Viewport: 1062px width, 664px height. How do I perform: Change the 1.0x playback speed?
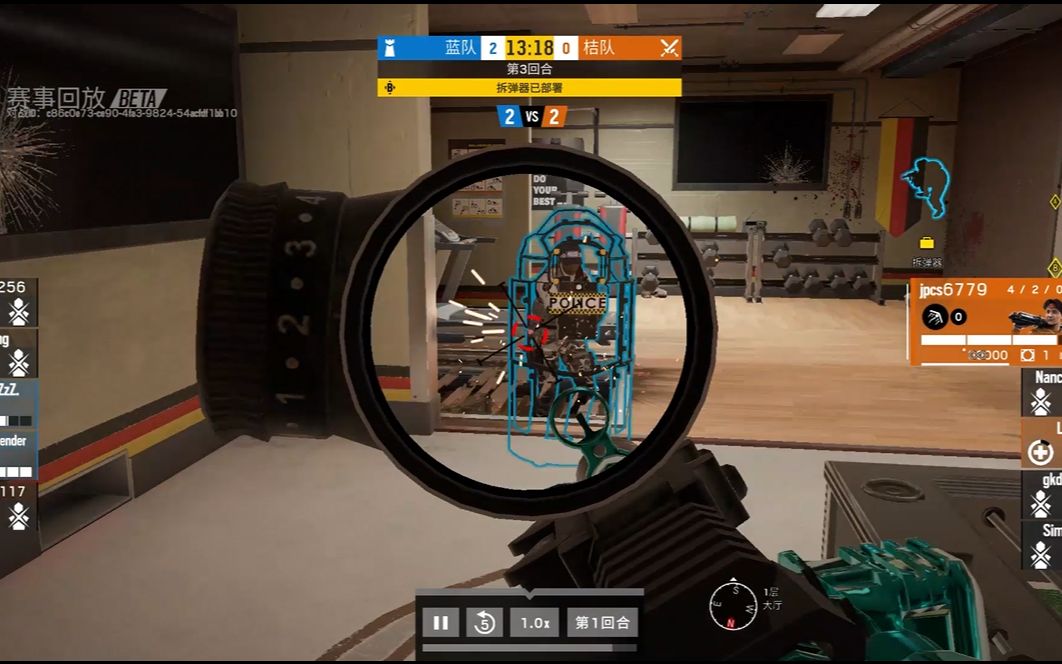pyautogui.click(x=534, y=623)
